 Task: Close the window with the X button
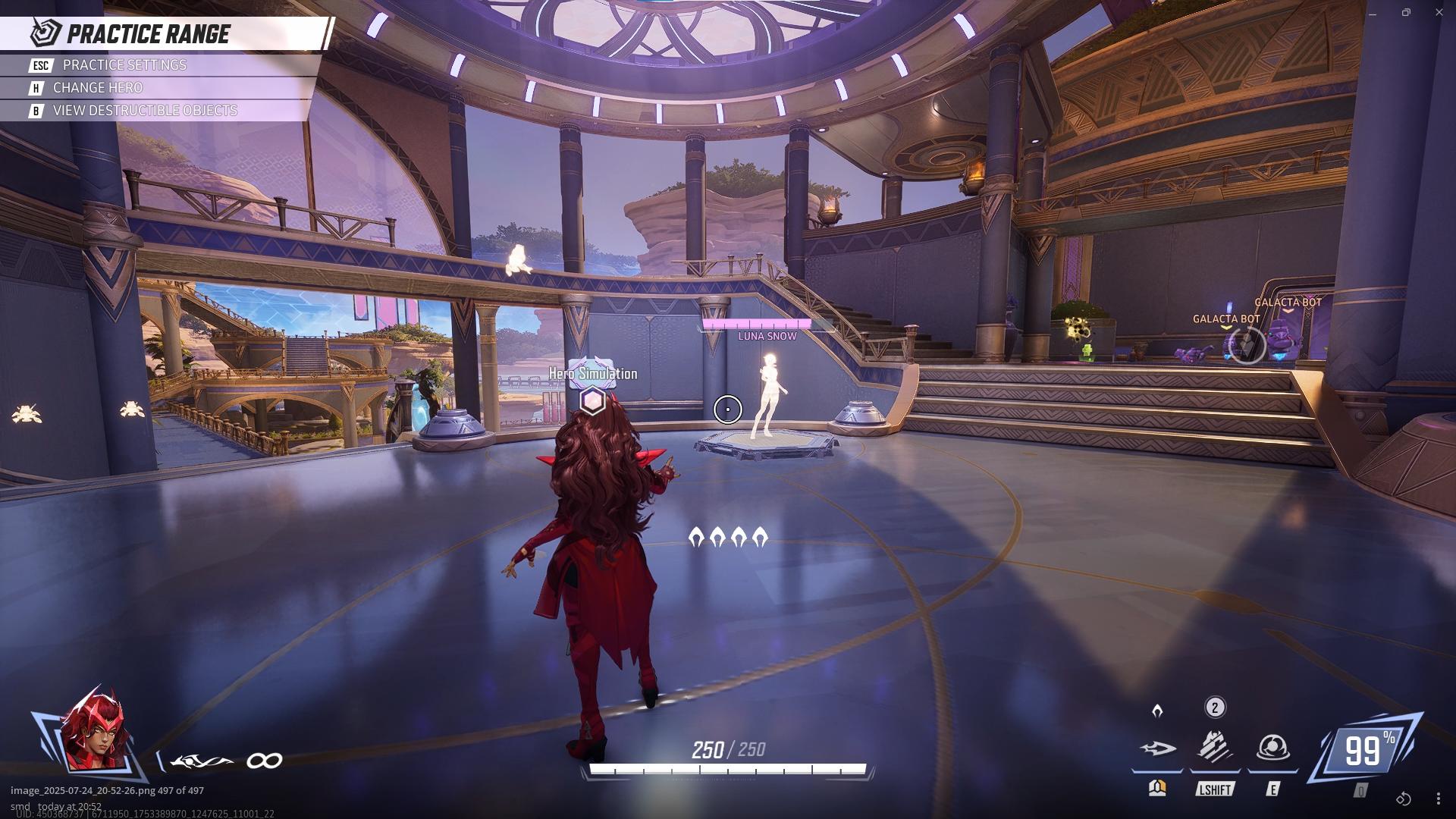(1439, 13)
